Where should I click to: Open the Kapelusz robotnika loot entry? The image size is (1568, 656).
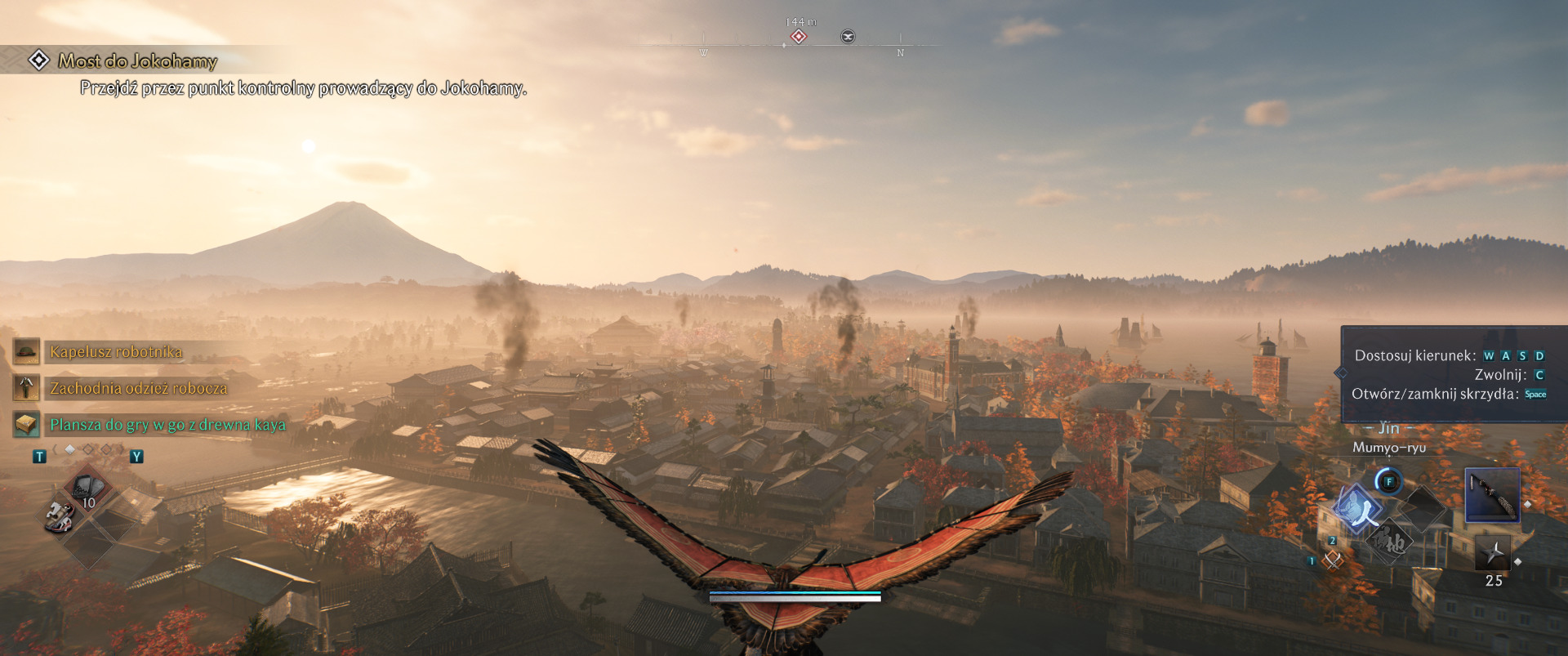pos(115,352)
